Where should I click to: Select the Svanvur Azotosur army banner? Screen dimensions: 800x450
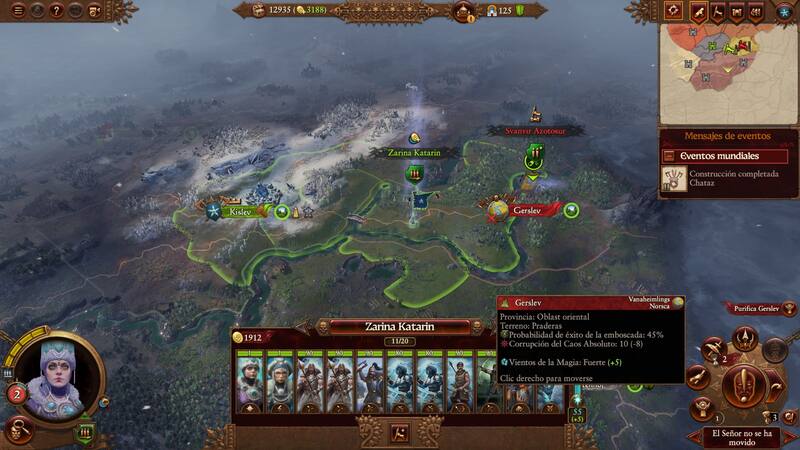[534, 153]
